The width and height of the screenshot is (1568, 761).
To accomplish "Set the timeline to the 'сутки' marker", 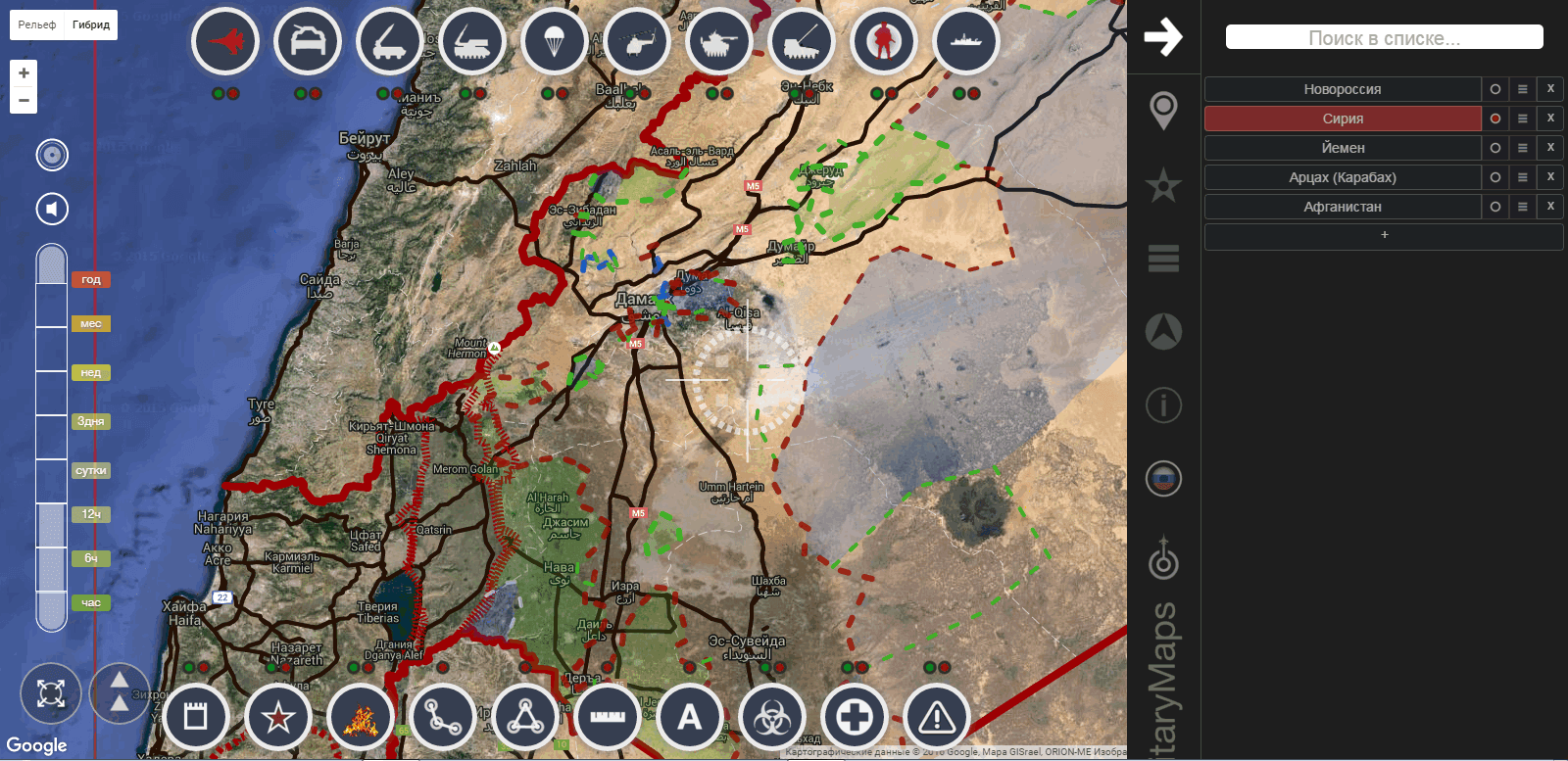I will coord(91,470).
